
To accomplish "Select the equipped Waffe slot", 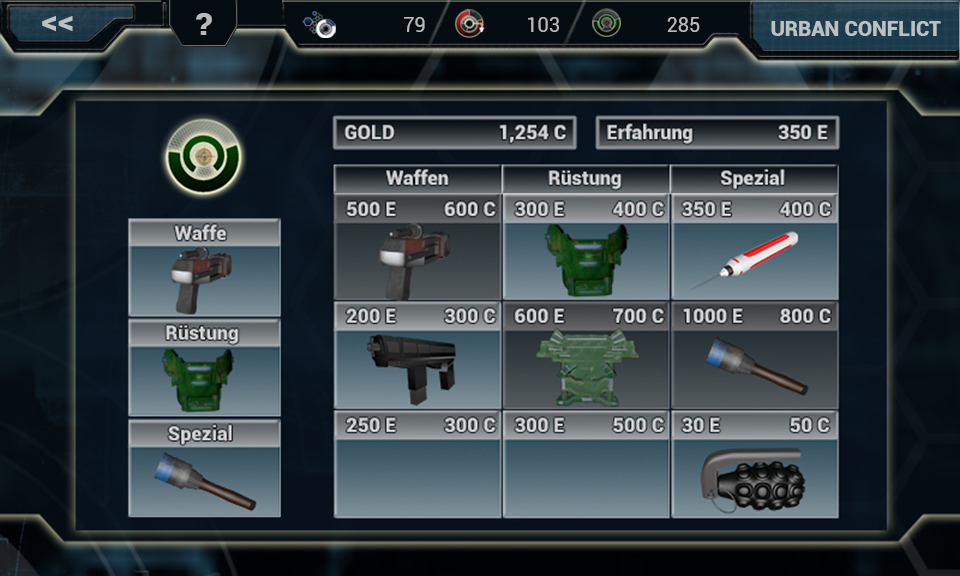I will click(204, 268).
